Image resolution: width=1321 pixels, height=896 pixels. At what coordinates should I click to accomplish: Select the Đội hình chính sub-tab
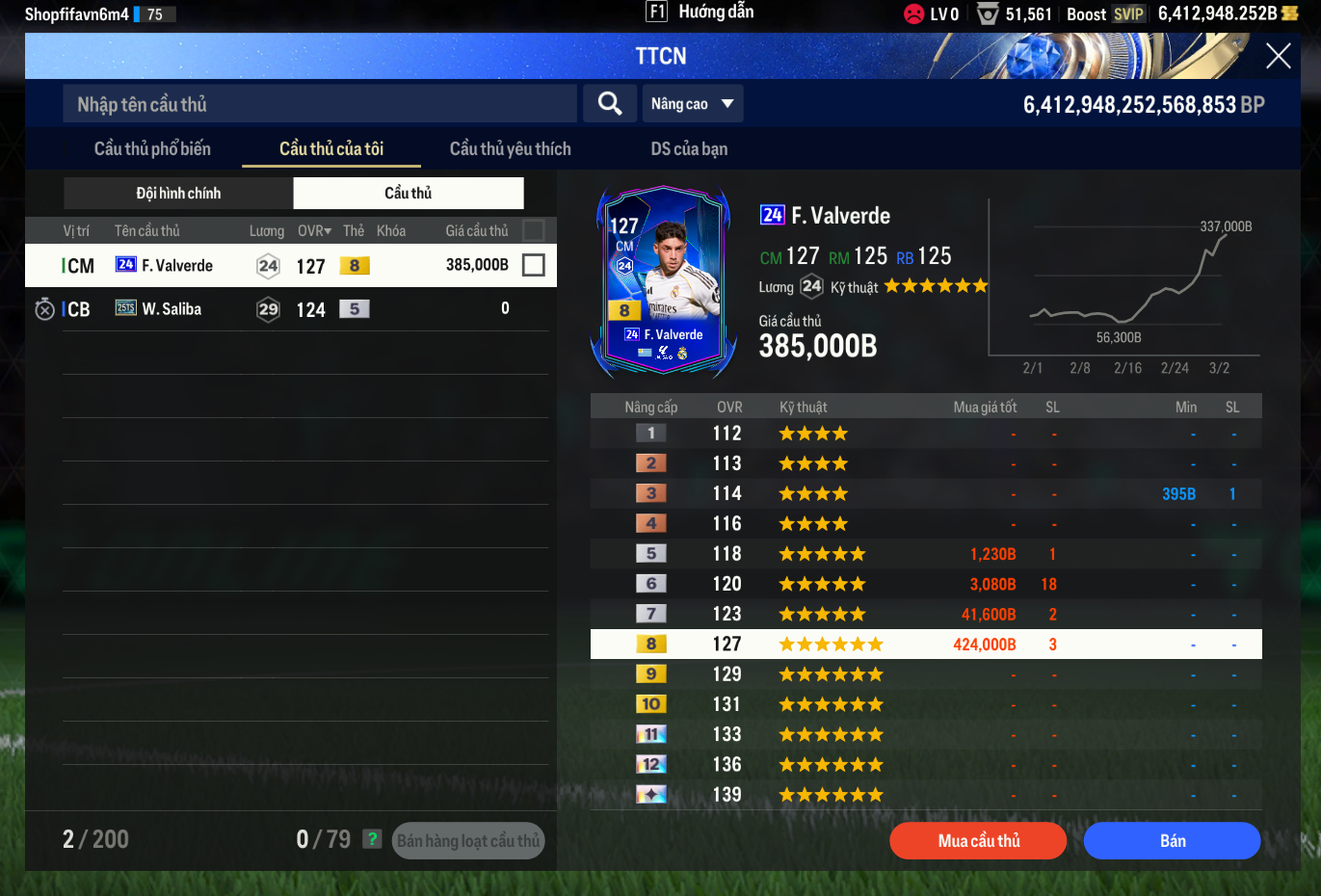(x=178, y=193)
